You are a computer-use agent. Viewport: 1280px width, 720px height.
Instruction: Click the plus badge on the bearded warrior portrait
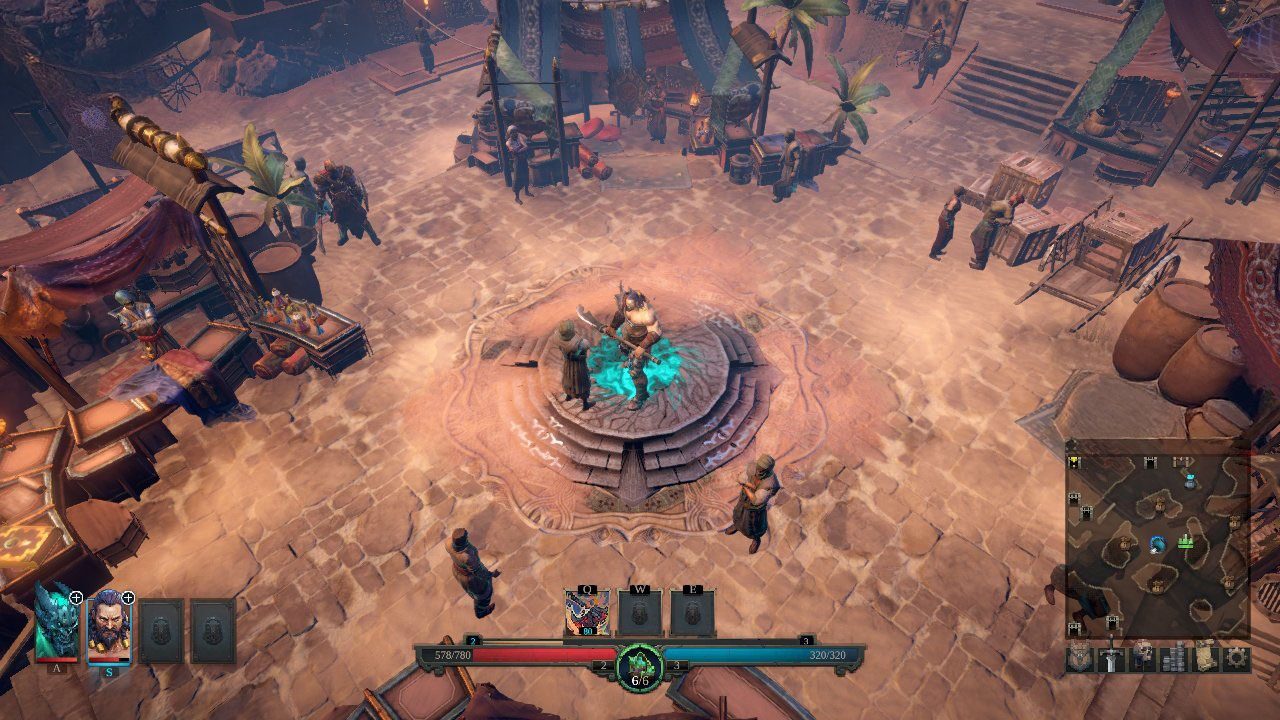coord(128,597)
